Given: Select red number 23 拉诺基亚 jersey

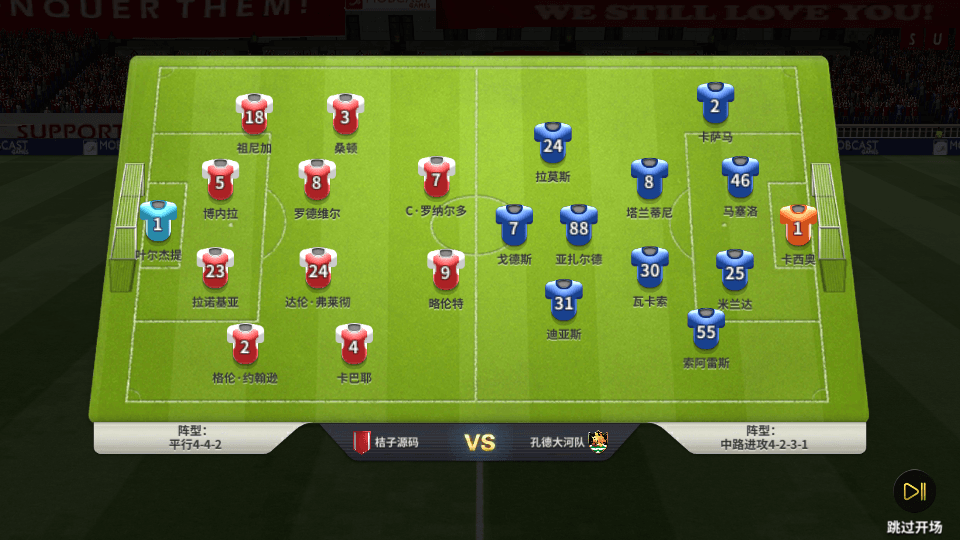Looking at the screenshot, I should (216, 270).
